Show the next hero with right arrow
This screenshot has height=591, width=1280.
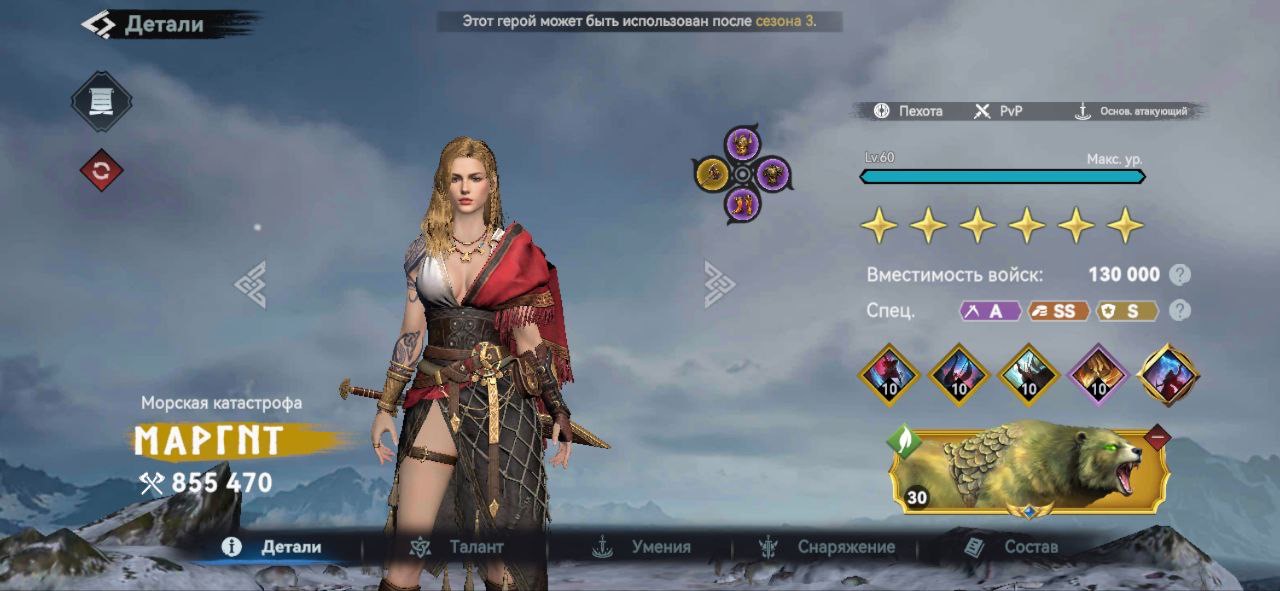tap(719, 284)
